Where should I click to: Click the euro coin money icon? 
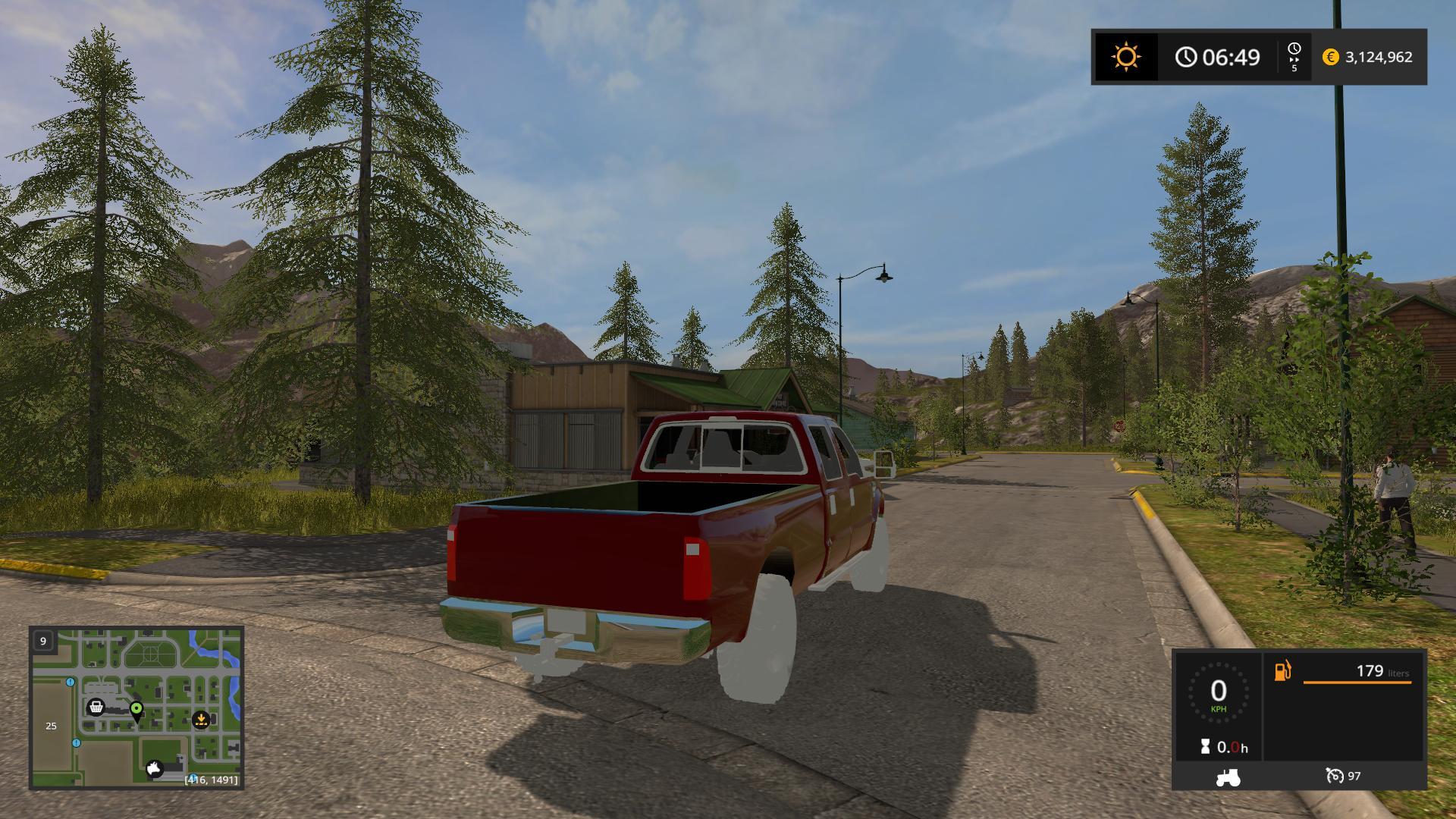point(1330,57)
